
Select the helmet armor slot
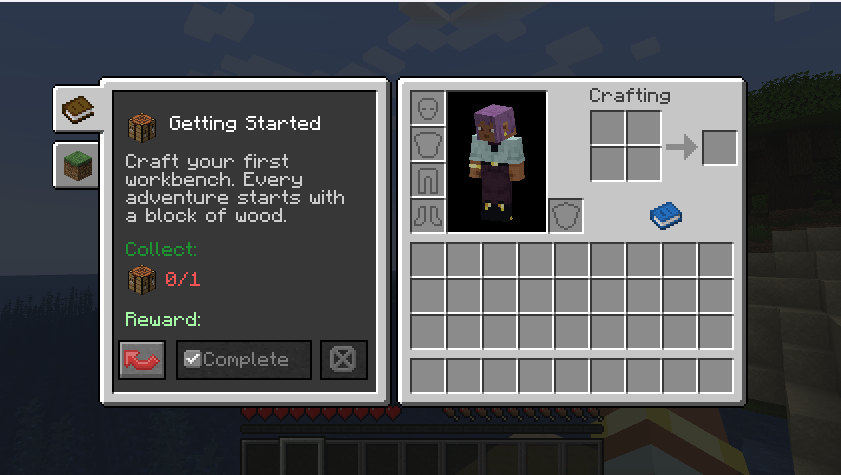(428, 108)
